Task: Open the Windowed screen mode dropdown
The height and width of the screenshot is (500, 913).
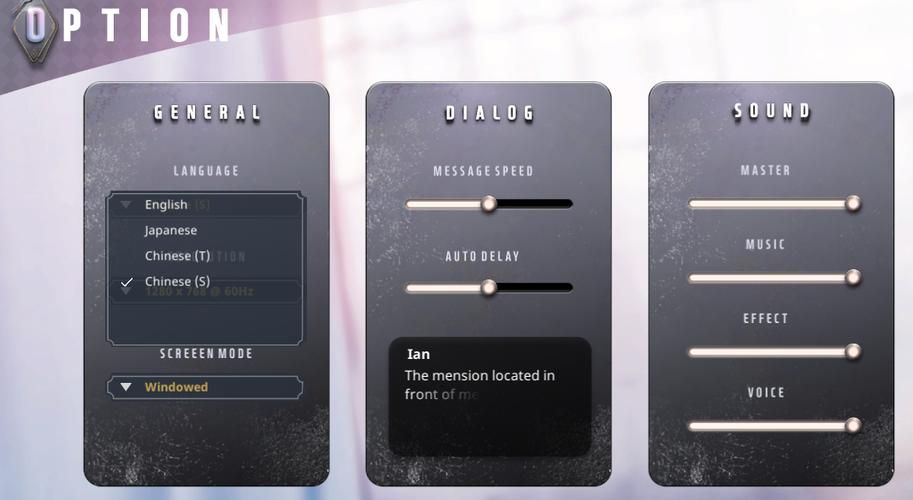Action: point(205,387)
